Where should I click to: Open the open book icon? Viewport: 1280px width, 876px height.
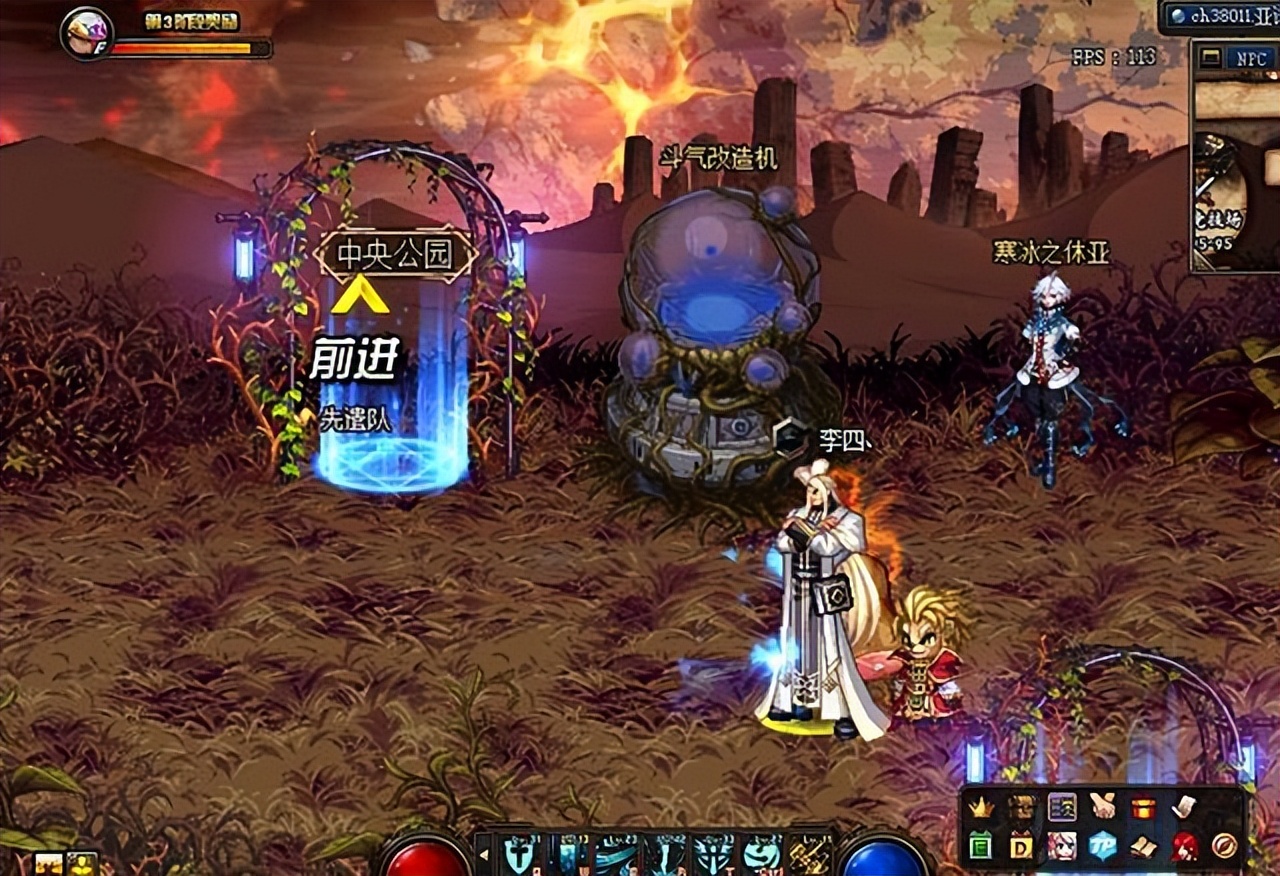(x=1143, y=847)
